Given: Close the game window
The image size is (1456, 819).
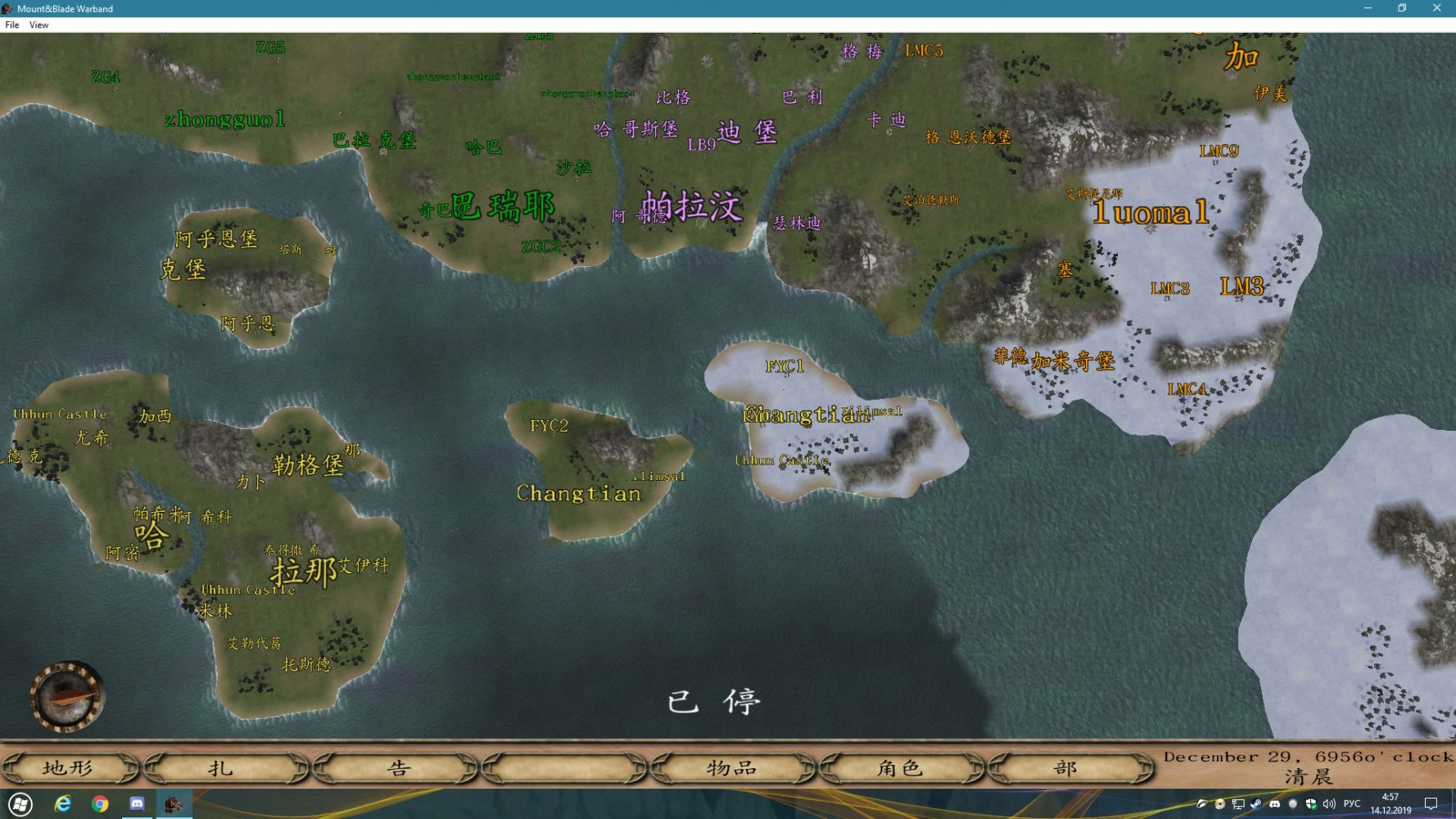Looking at the screenshot, I should pos(1436,8).
